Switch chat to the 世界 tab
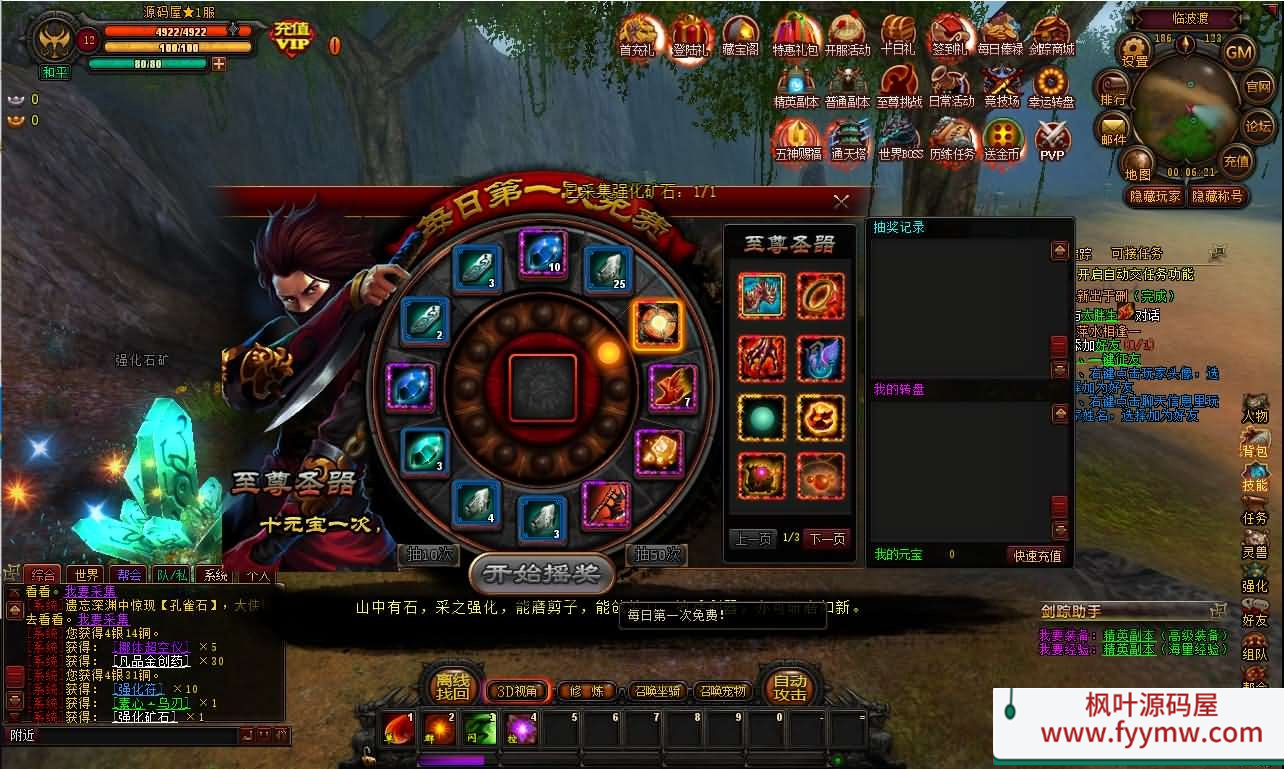1284x769 pixels. [x=86, y=575]
